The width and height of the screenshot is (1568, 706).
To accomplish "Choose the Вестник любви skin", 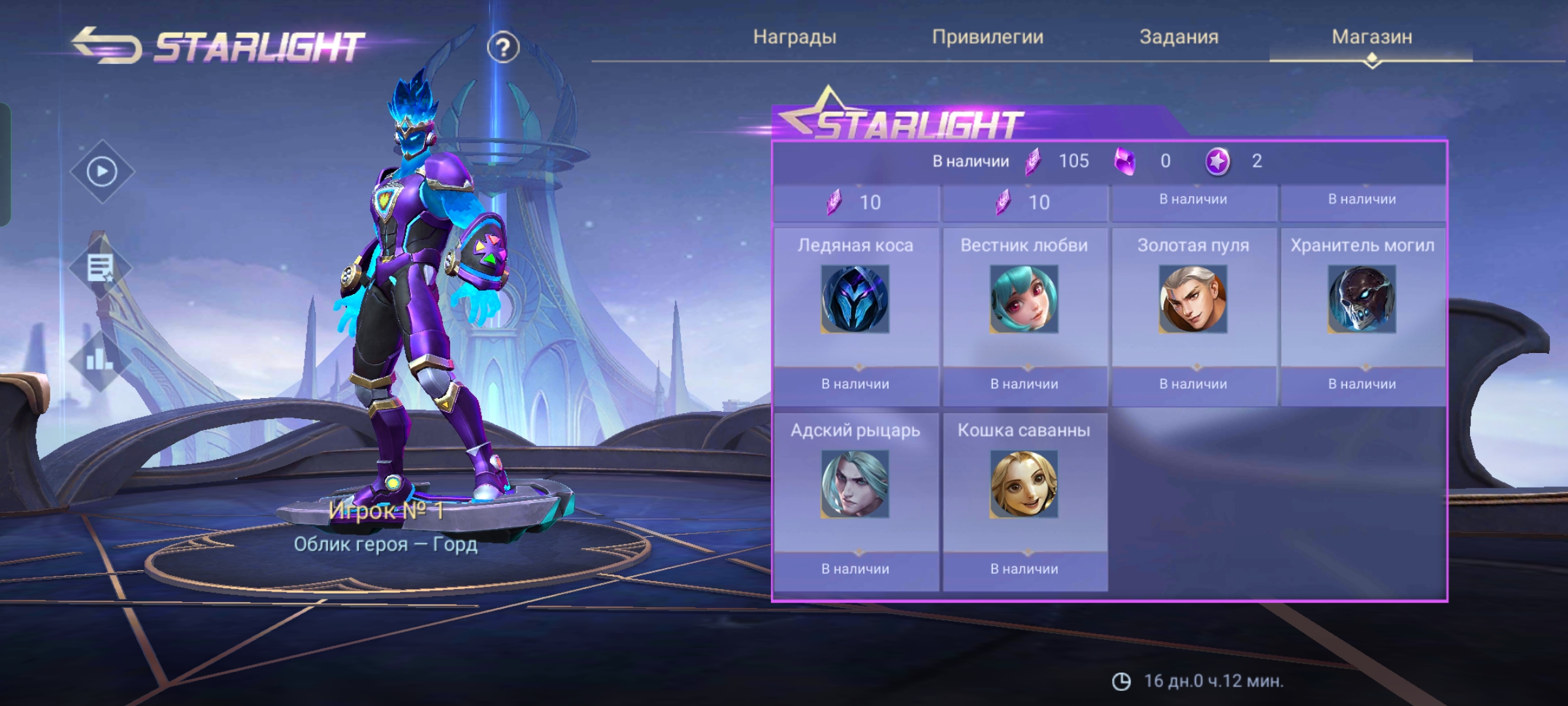I will pyautogui.click(x=1024, y=299).
